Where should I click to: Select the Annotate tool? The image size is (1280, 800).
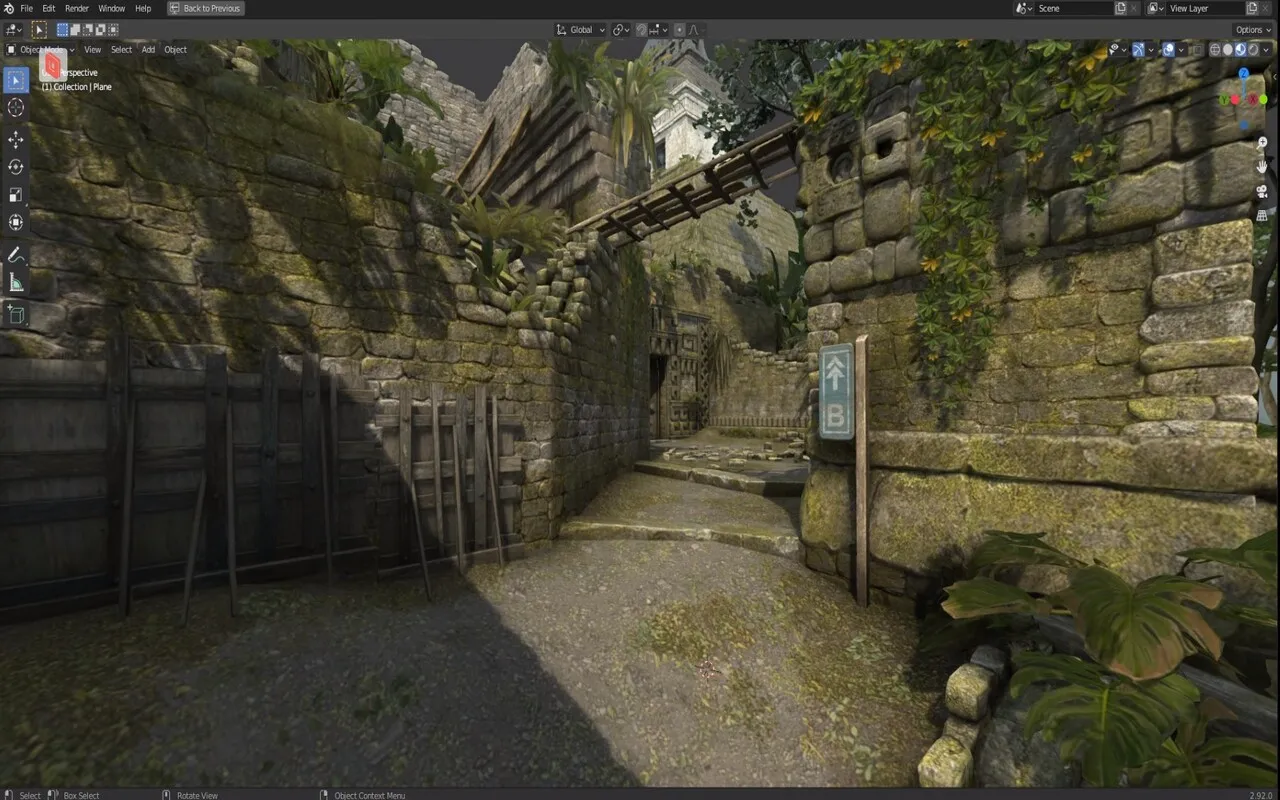point(15,253)
